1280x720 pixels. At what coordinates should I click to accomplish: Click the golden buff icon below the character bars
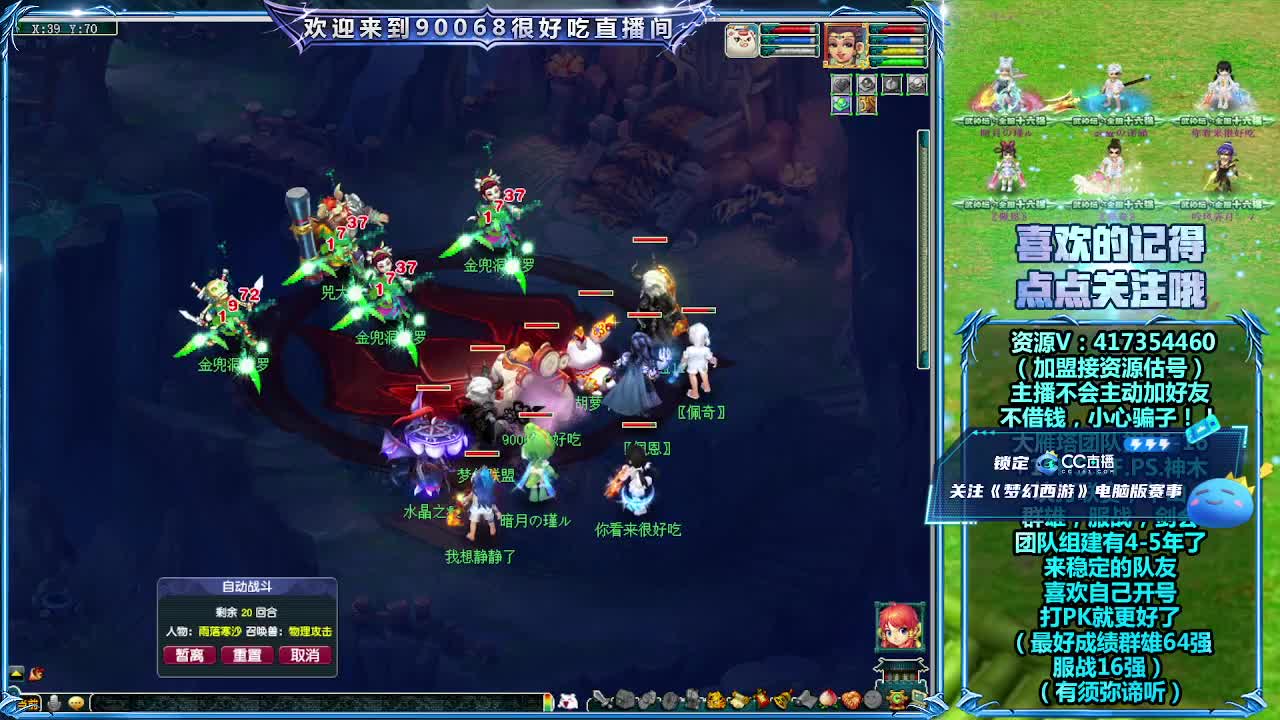tap(866, 104)
